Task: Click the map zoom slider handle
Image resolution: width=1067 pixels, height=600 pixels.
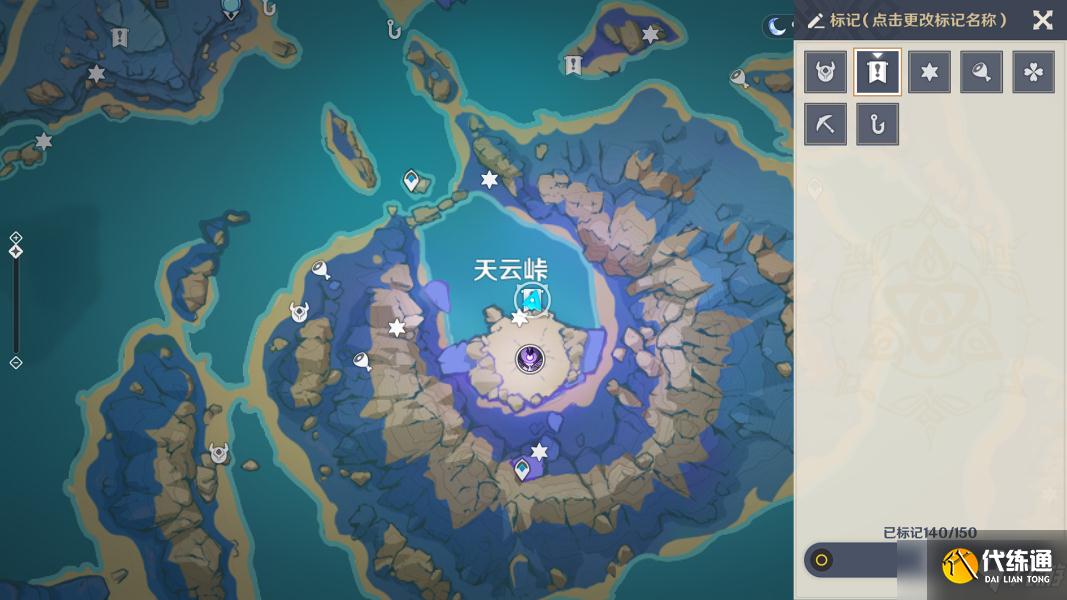Action: (x=16, y=251)
